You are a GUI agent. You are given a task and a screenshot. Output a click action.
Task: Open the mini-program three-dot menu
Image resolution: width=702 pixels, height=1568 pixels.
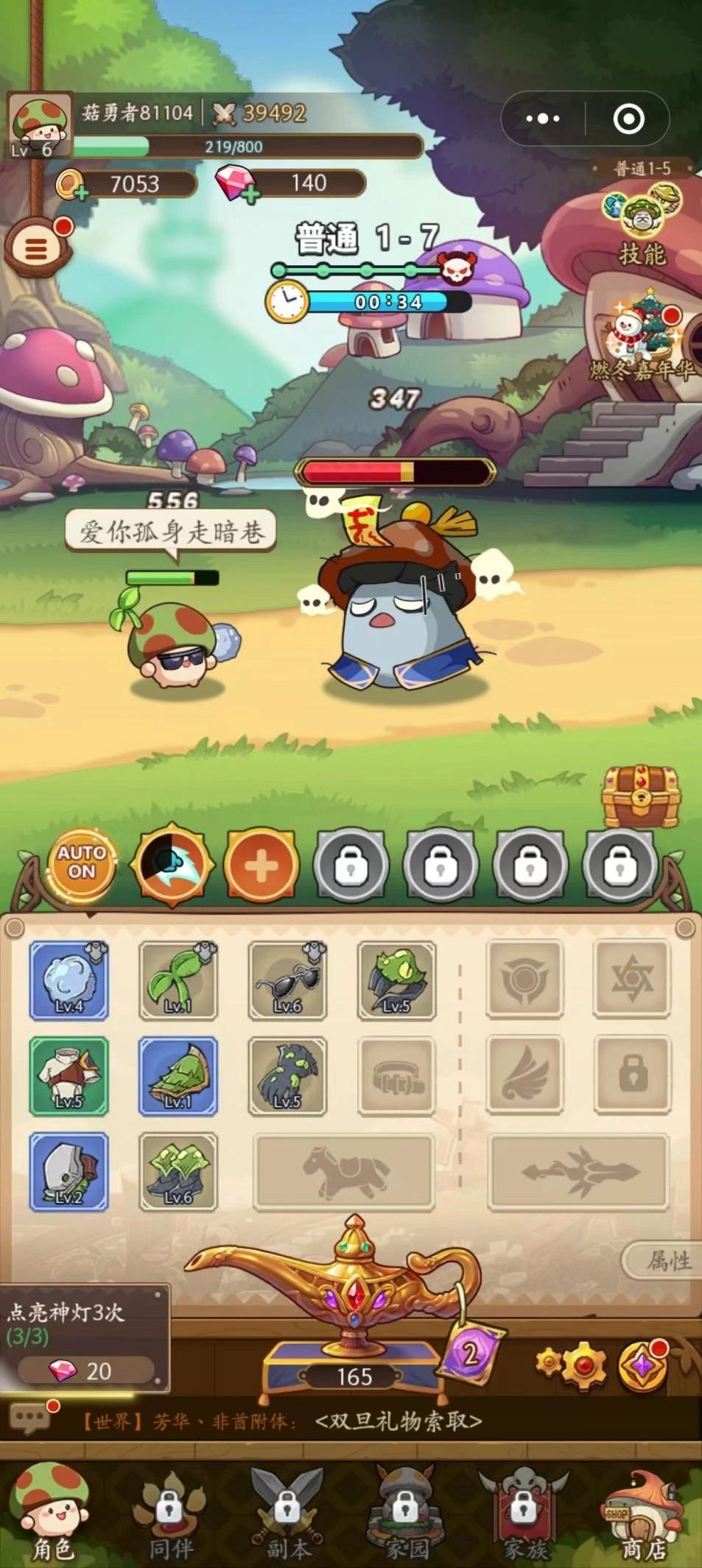tap(543, 119)
